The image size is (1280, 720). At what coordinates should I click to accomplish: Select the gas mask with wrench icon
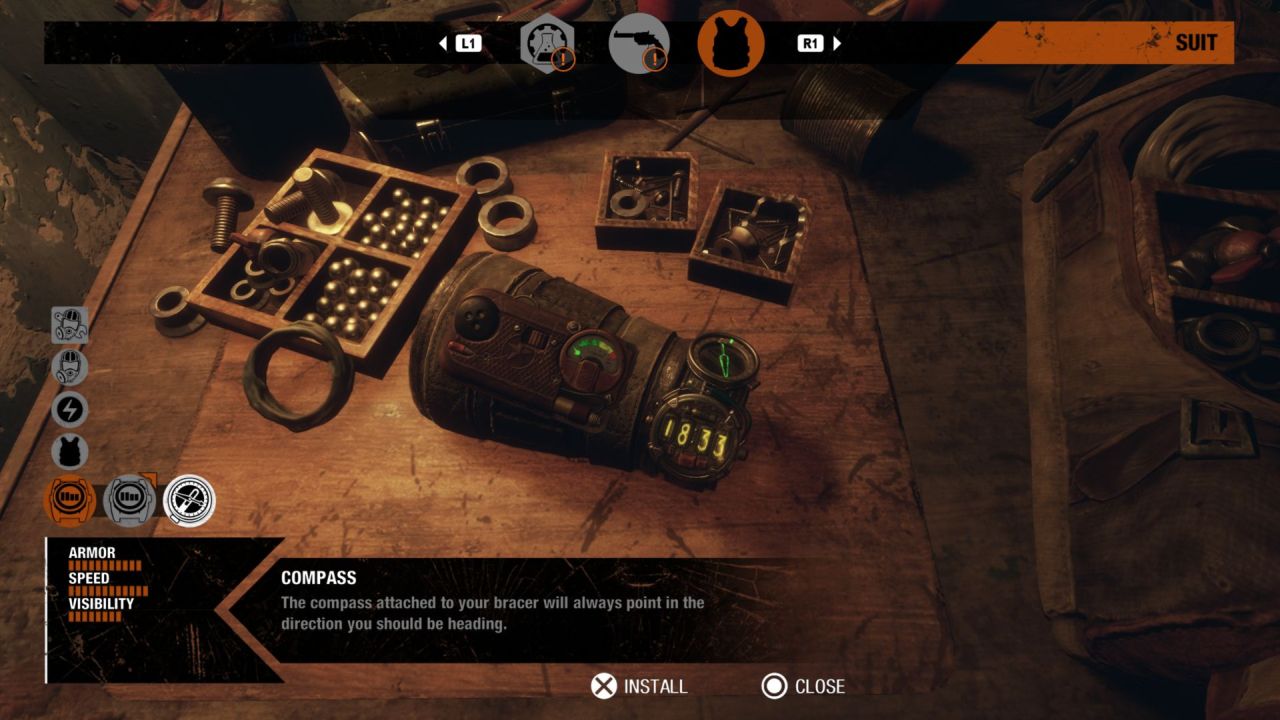click(70, 325)
